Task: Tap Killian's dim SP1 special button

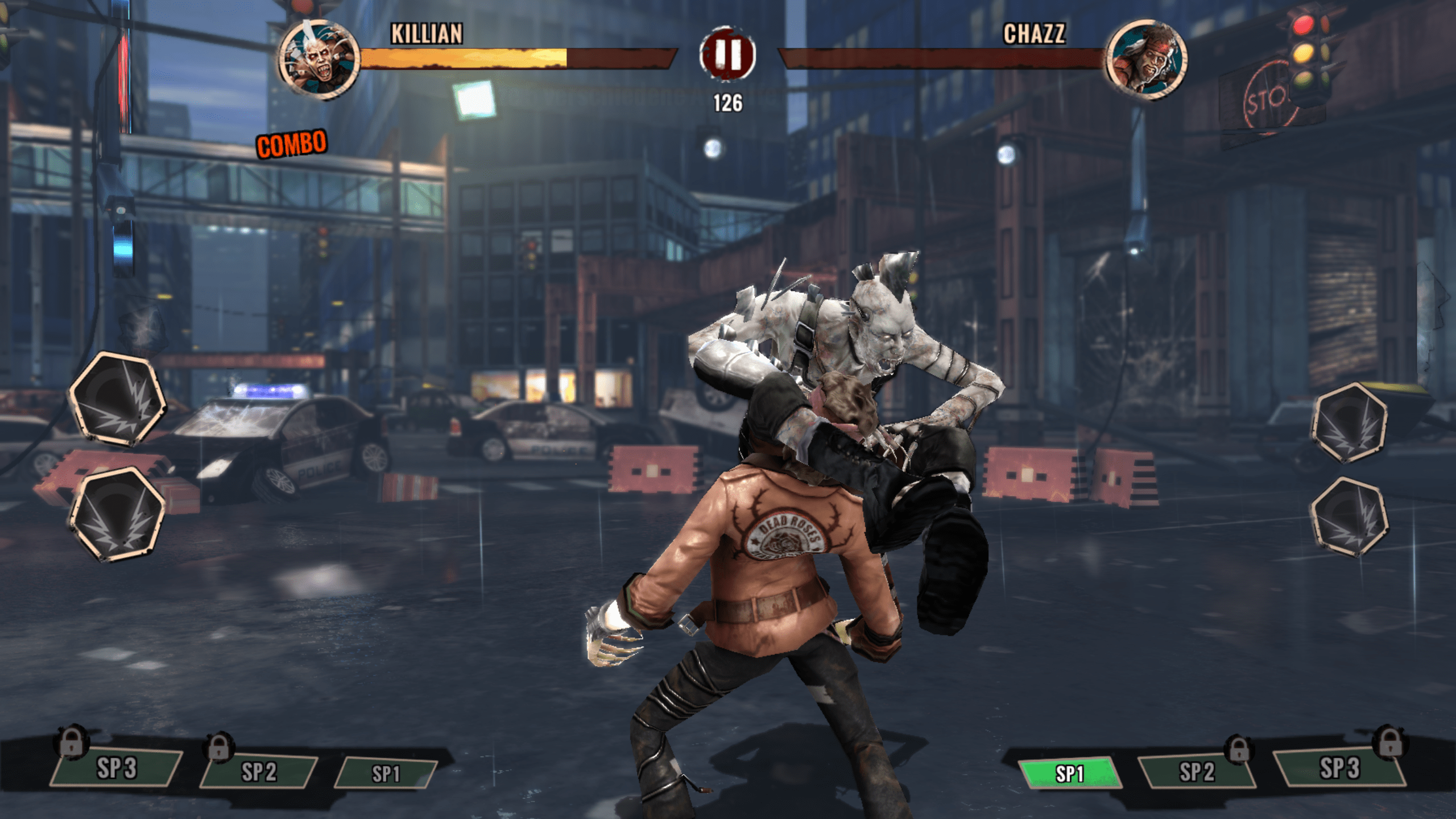Action: tap(386, 773)
